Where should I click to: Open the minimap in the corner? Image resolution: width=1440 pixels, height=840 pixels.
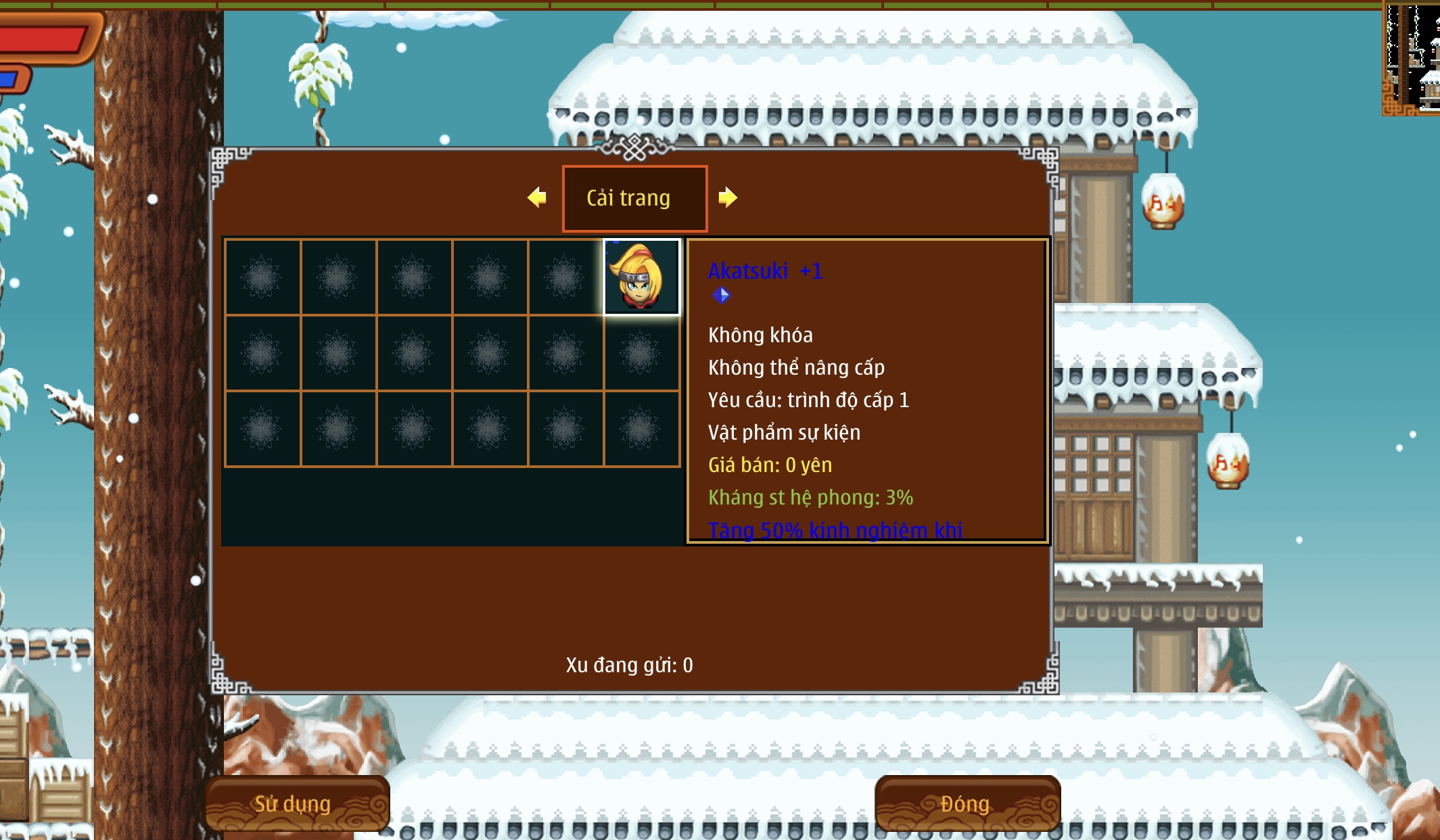(x=1412, y=58)
